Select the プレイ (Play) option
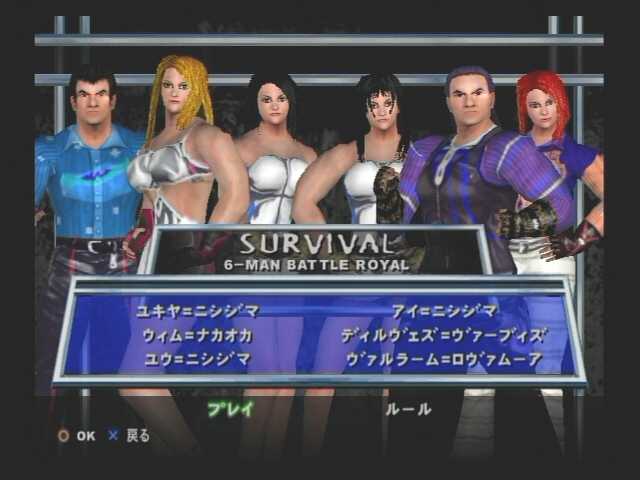 click(230, 408)
